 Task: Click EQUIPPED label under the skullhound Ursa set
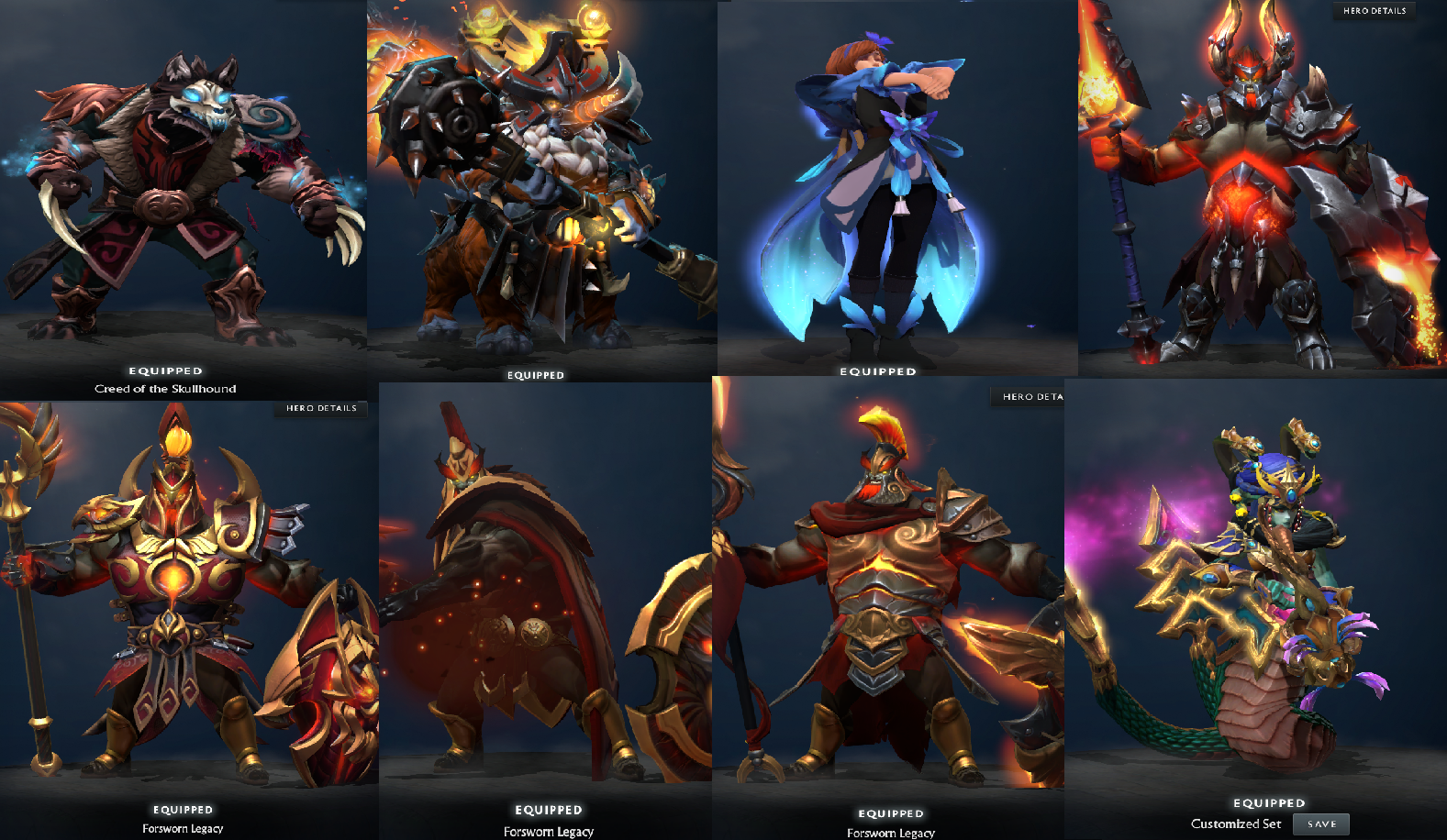point(165,370)
